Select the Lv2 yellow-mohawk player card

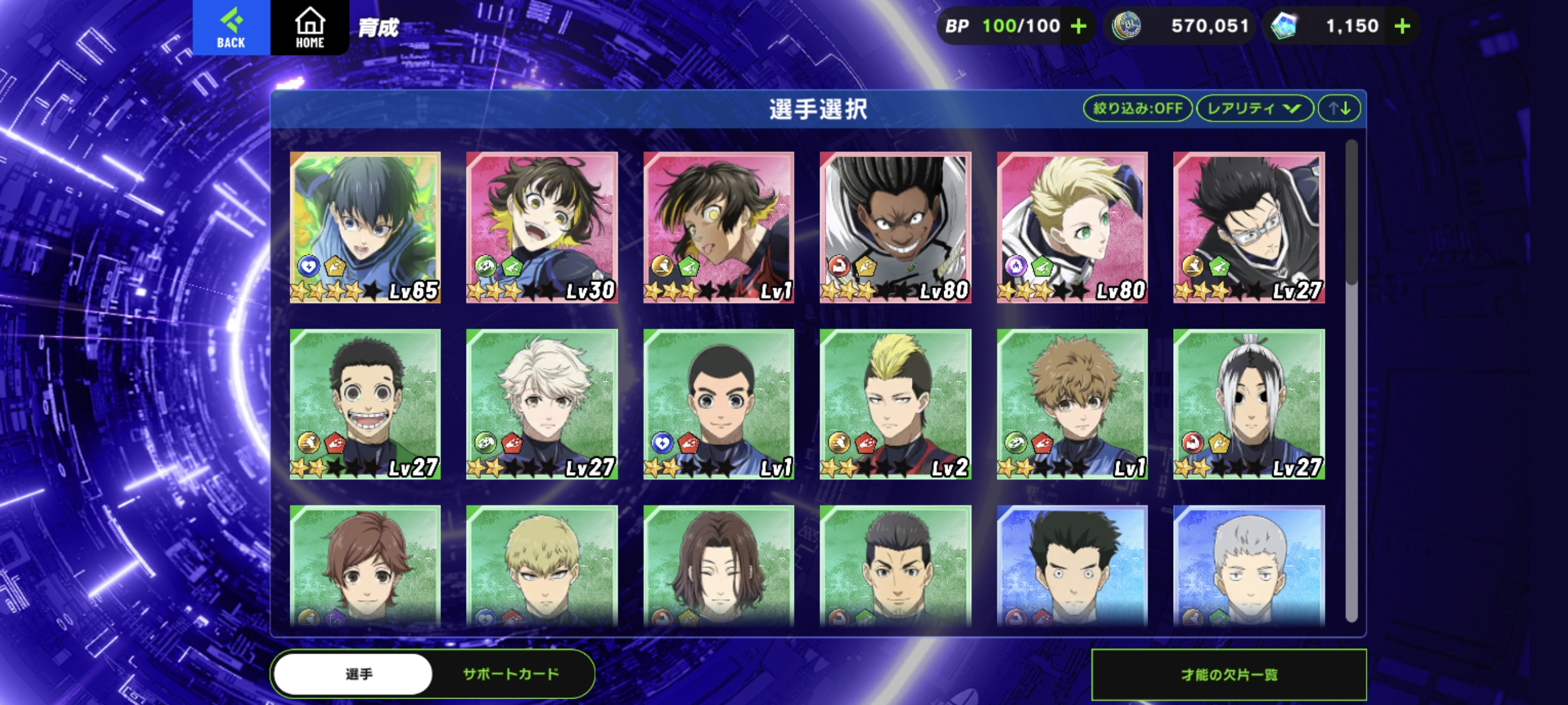click(x=895, y=404)
